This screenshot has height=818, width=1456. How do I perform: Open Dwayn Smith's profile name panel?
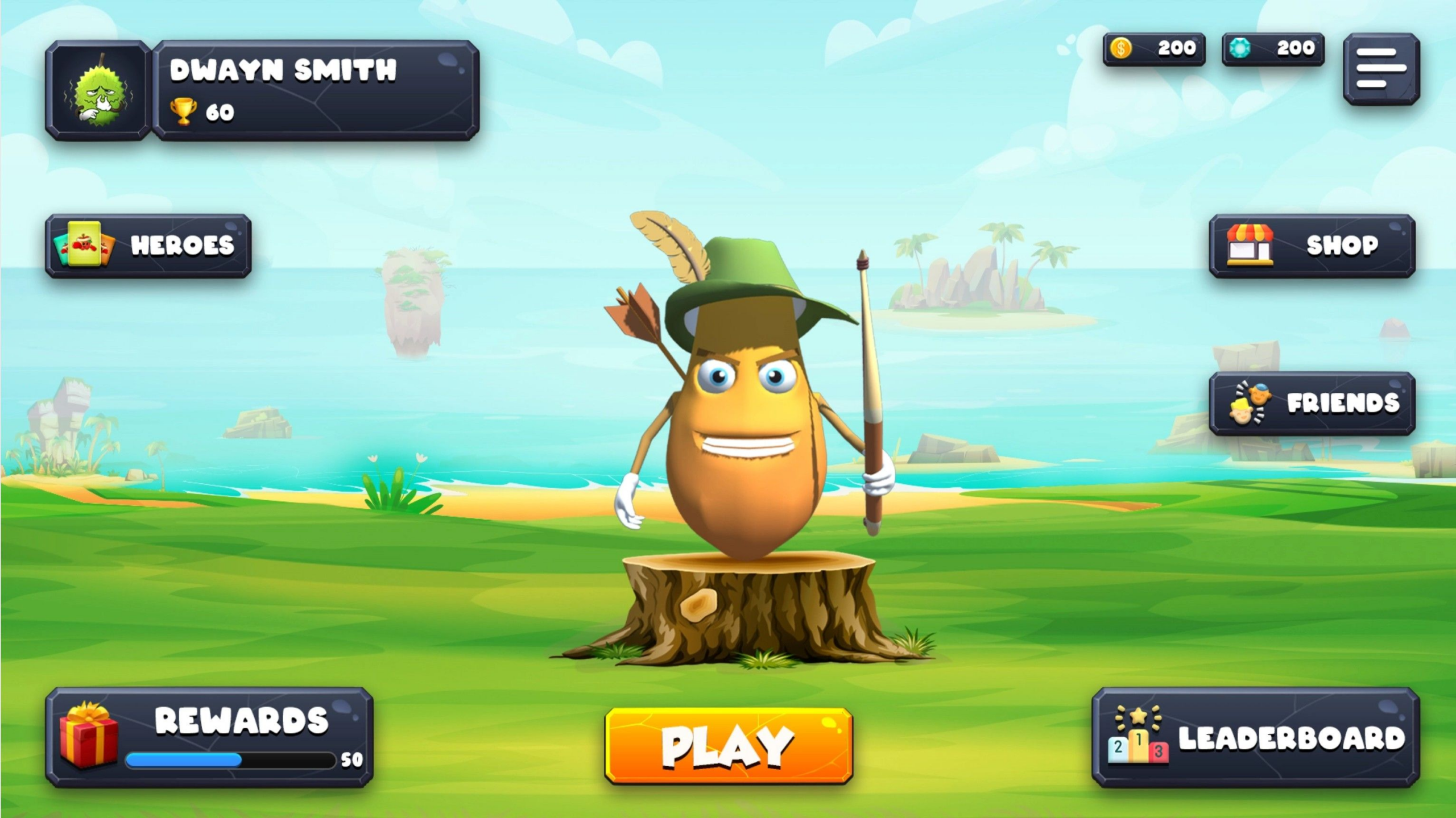coord(316,90)
